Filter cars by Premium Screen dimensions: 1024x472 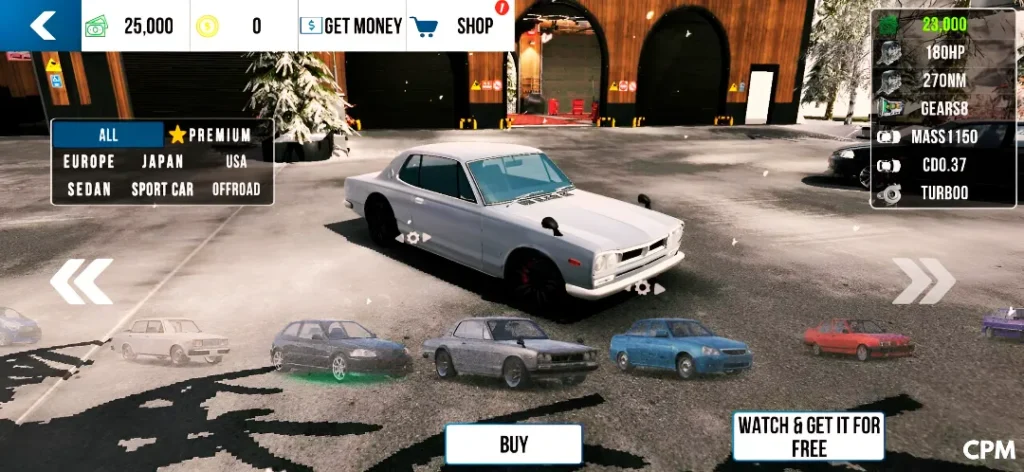tap(210, 135)
